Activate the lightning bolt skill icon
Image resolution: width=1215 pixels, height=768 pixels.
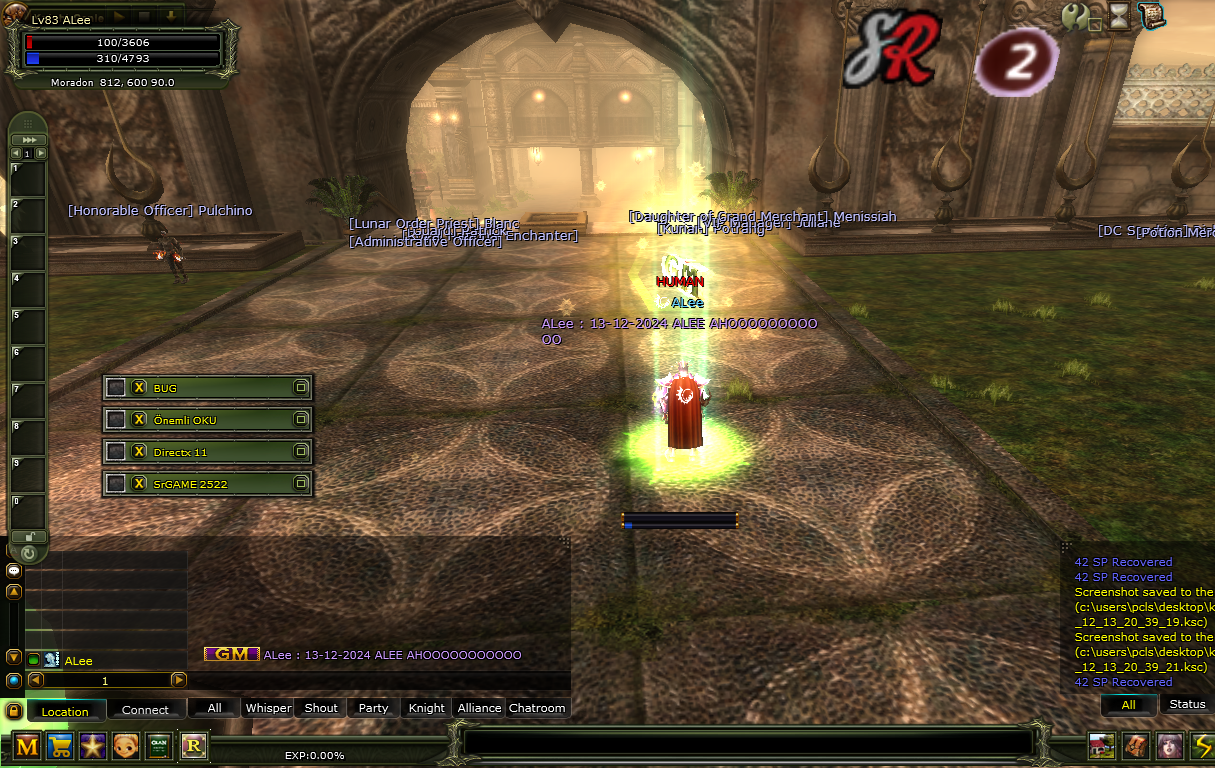(1201, 746)
